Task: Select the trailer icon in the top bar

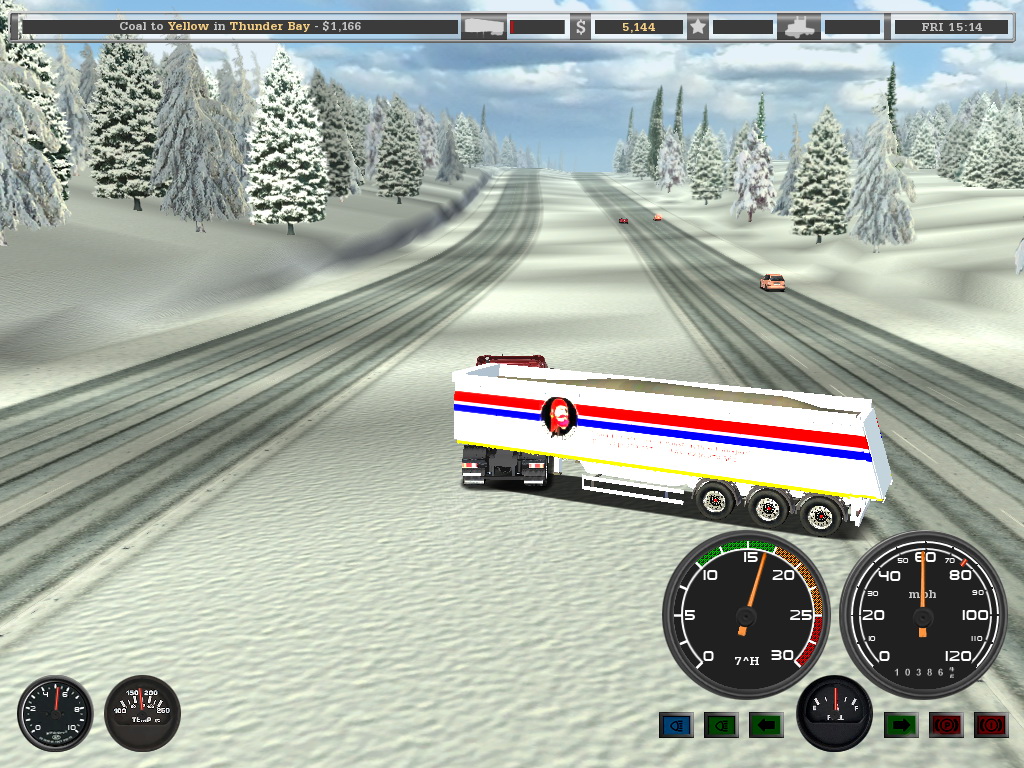Action: coord(482,27)
